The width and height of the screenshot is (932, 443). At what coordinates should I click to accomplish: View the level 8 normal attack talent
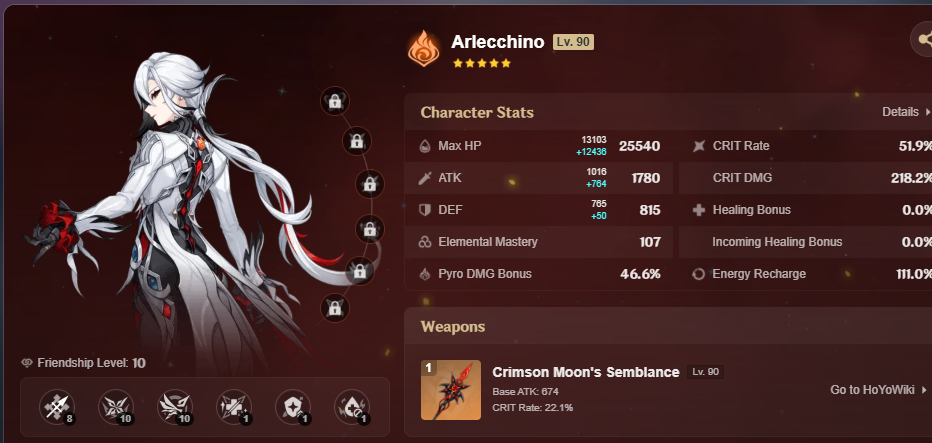[56, 407]
